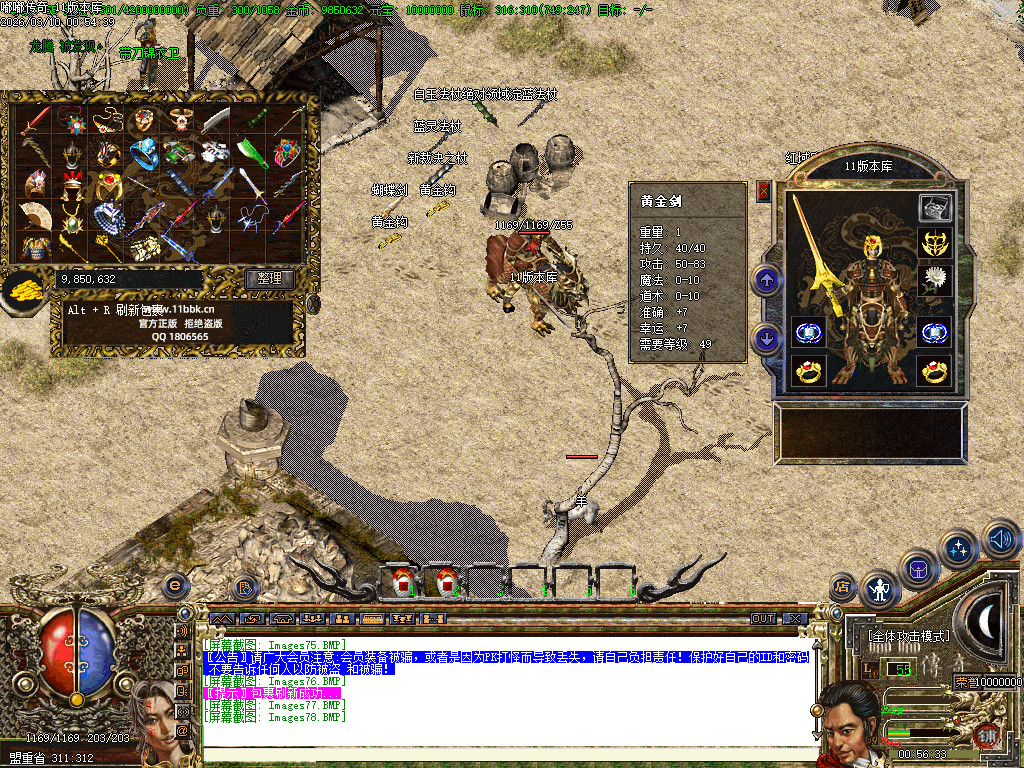This screenshot has width=1024, height=768.
Task: Open the character figure round button
Action: pos(880,588)
